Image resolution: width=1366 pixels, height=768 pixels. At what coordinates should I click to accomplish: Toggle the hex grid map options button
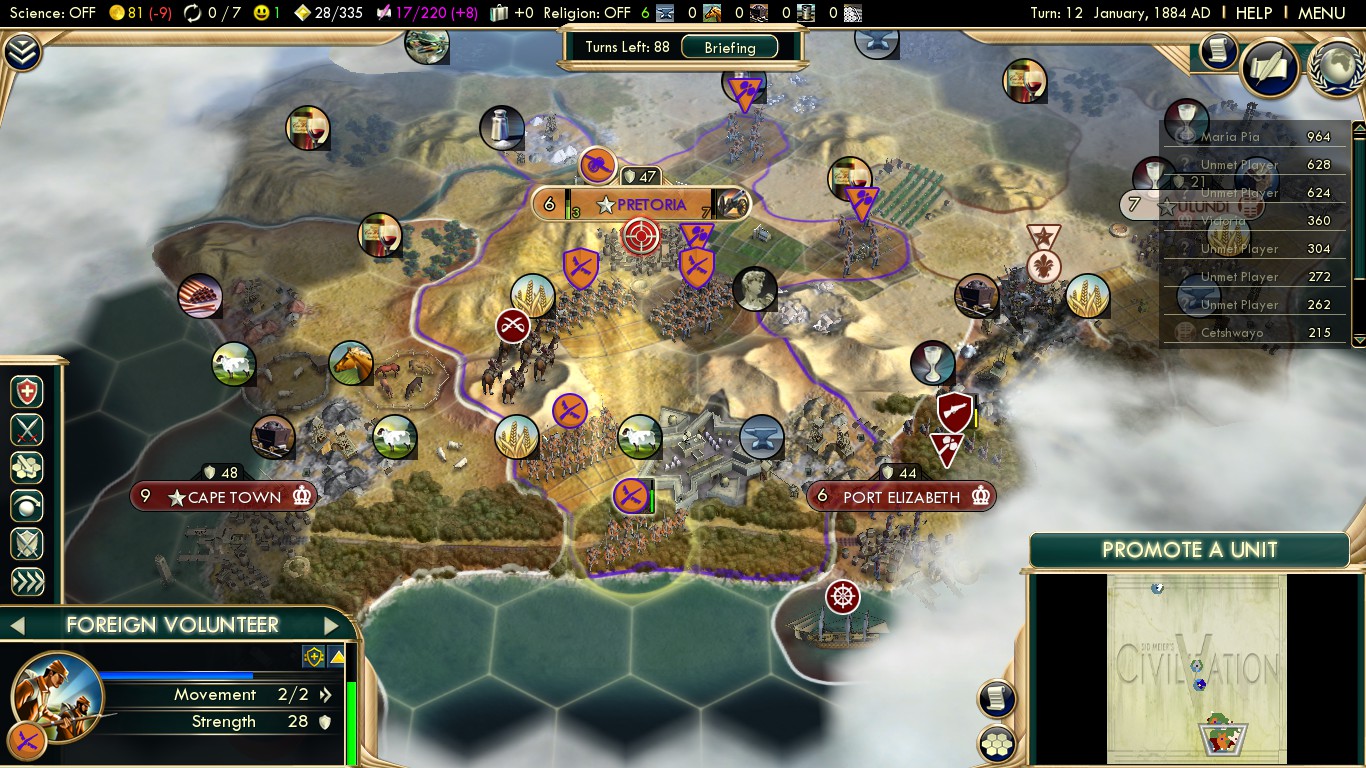point(997,744)
